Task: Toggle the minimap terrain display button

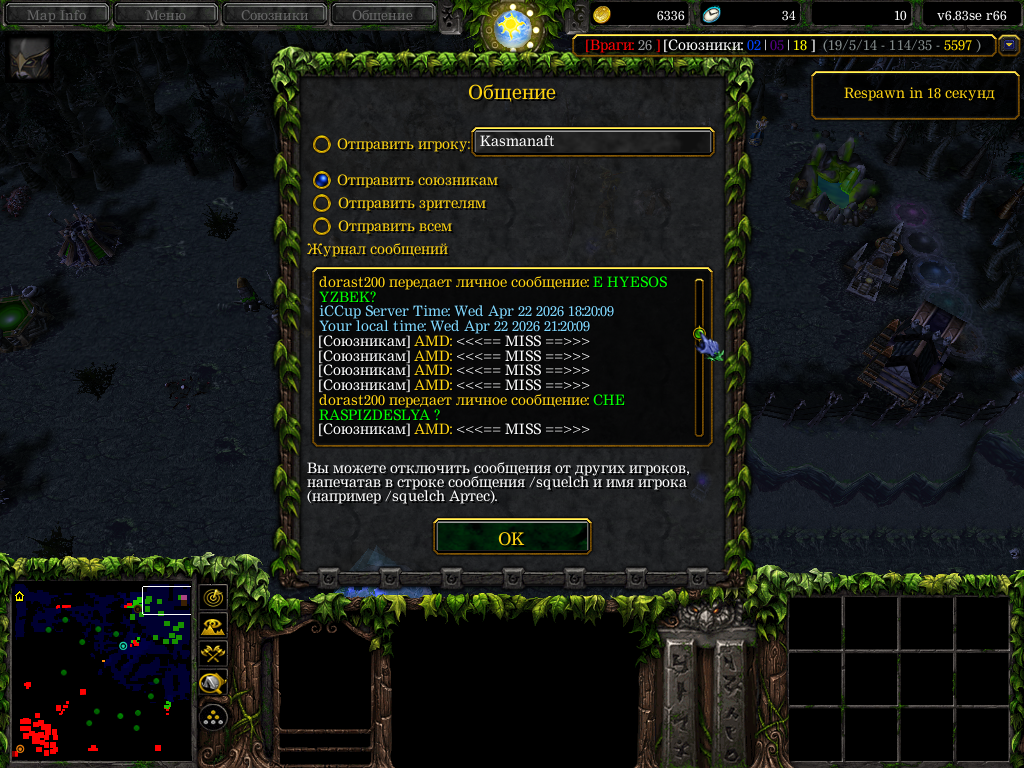Action: click(x=212, y=626)
